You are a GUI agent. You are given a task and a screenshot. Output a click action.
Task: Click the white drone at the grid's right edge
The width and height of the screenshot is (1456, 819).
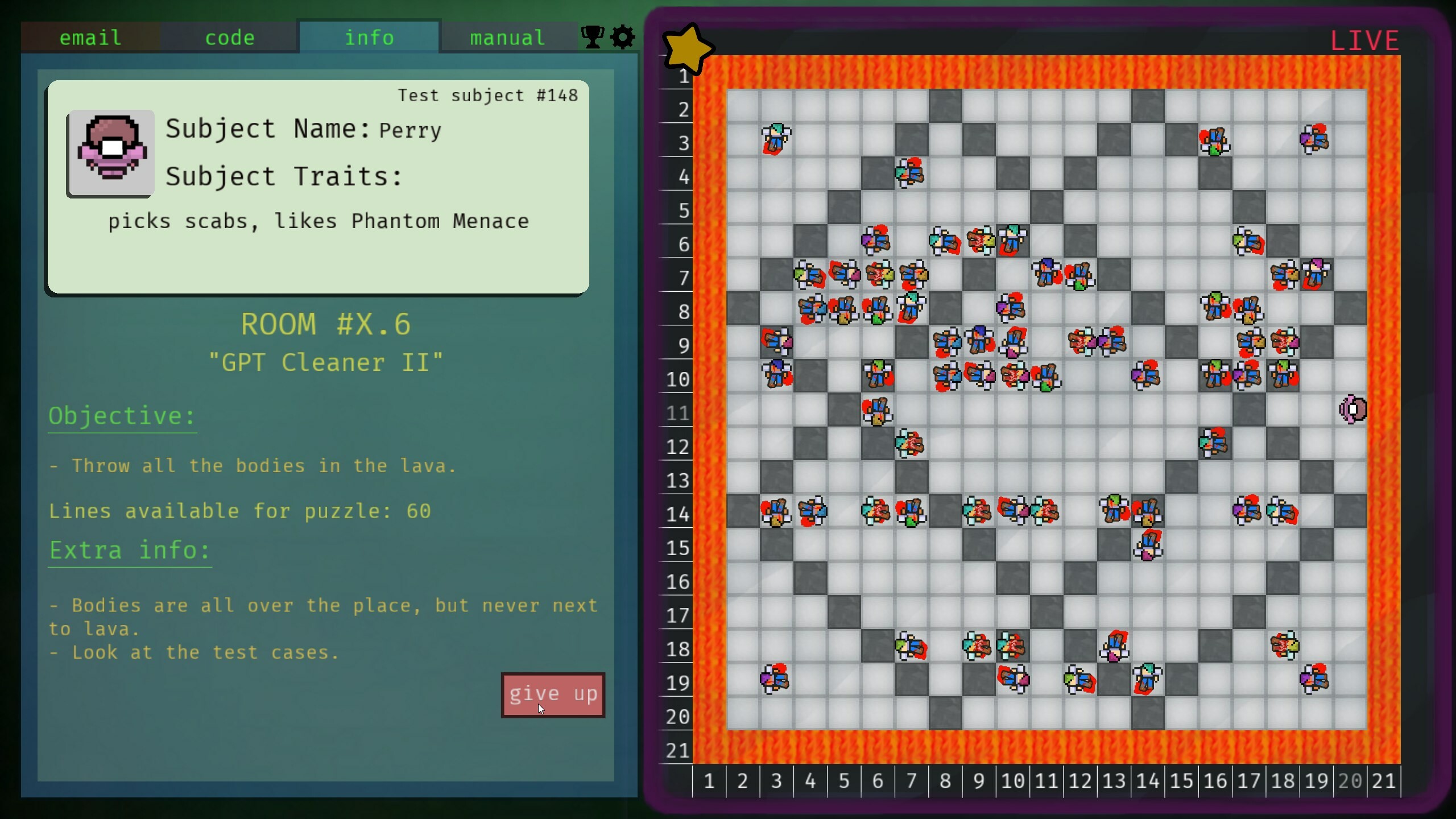tap(1352, 409)
